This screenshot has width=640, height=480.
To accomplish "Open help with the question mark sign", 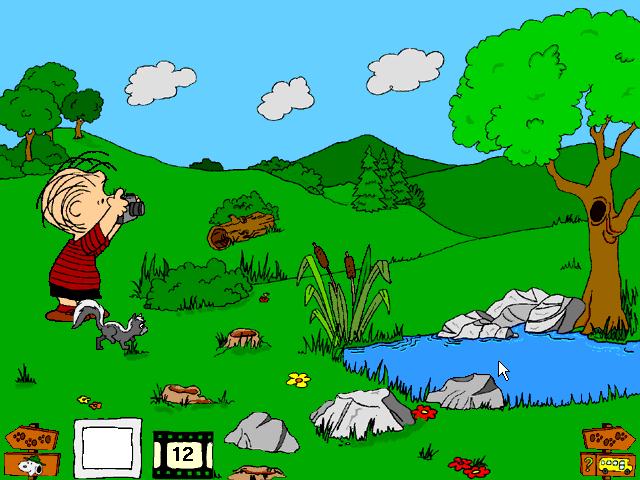I will [x=589, y=463].
